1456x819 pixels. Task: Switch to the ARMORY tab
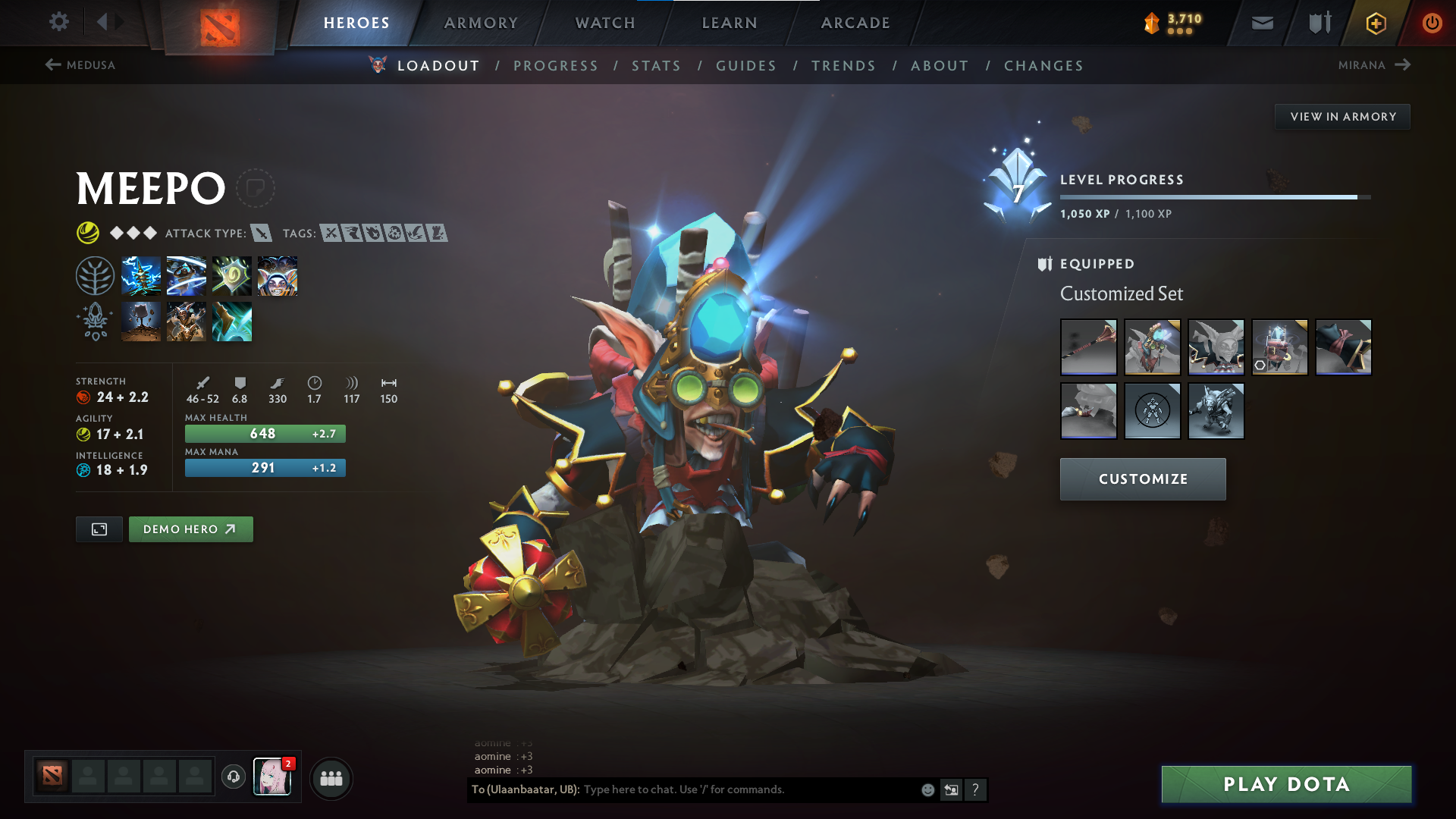coord(481,23)
